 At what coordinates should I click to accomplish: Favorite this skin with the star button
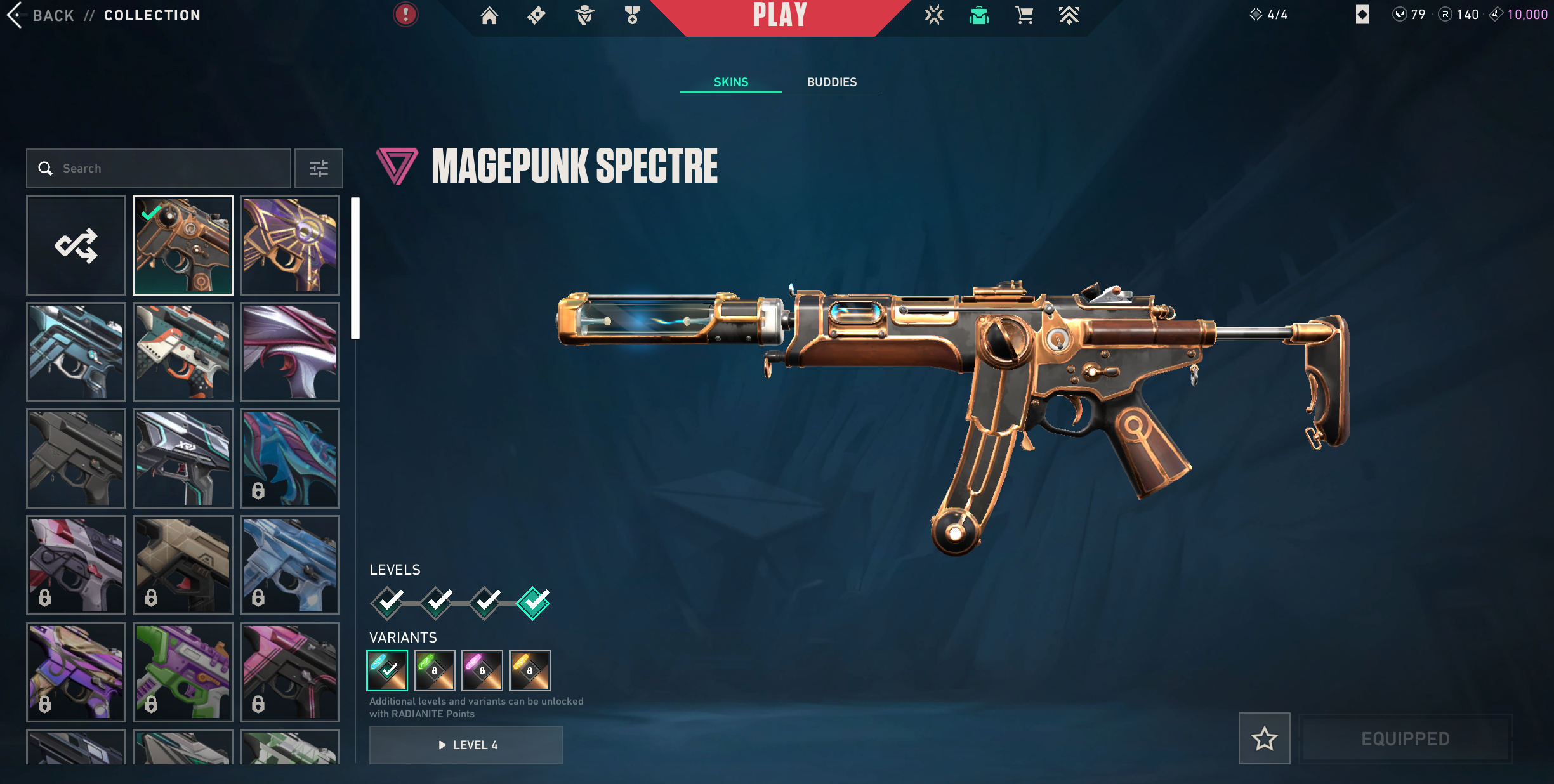(x=1264, y=739)
